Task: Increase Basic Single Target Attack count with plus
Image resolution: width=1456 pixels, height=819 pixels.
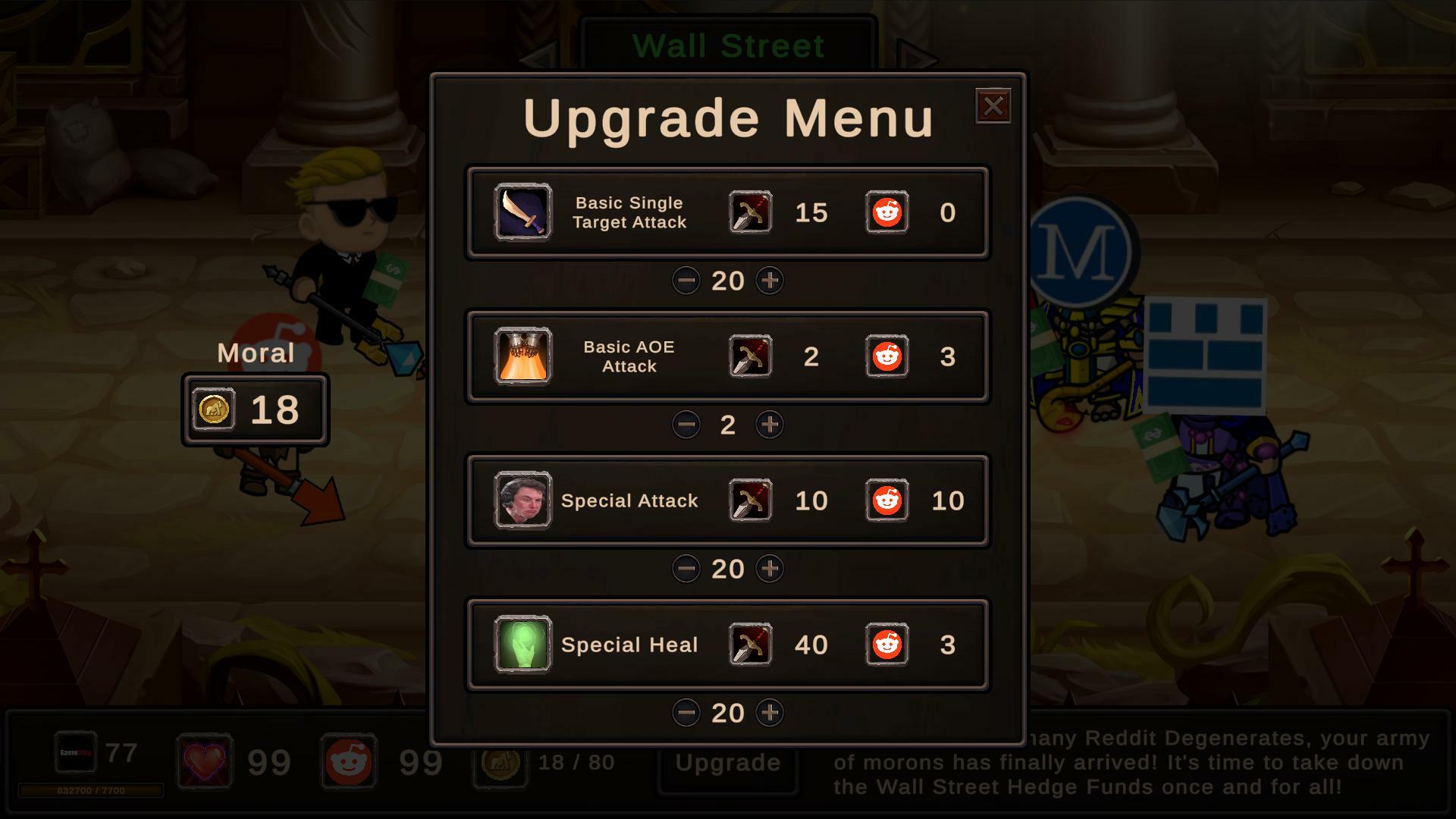Action: [x=770, y=280]
